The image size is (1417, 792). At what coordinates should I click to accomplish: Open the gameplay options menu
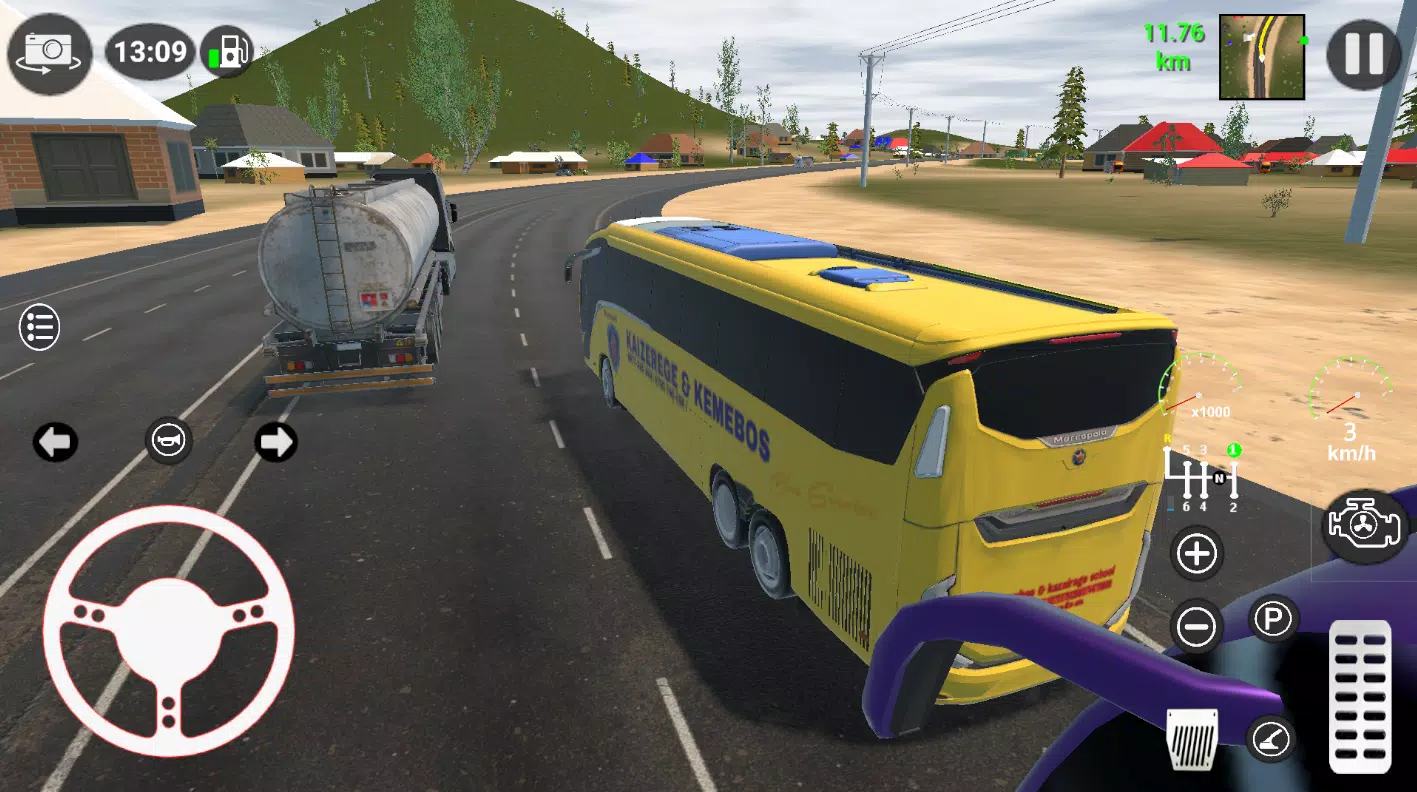tap(39, 327)
